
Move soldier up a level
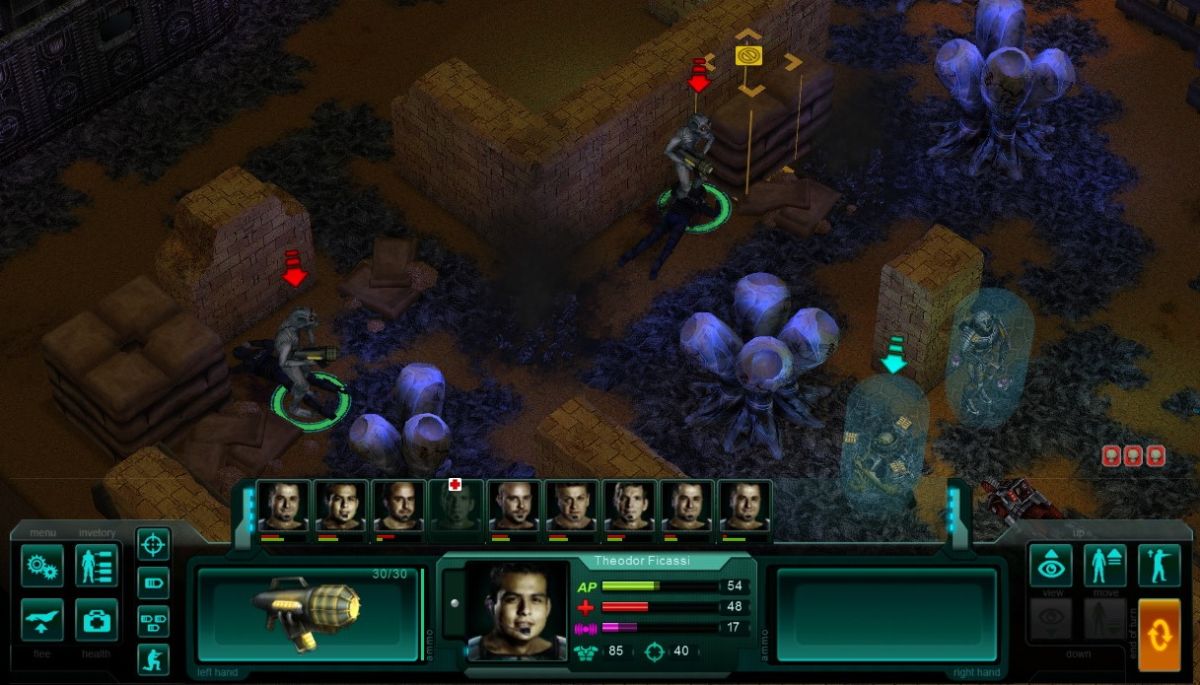point(1105,566)
